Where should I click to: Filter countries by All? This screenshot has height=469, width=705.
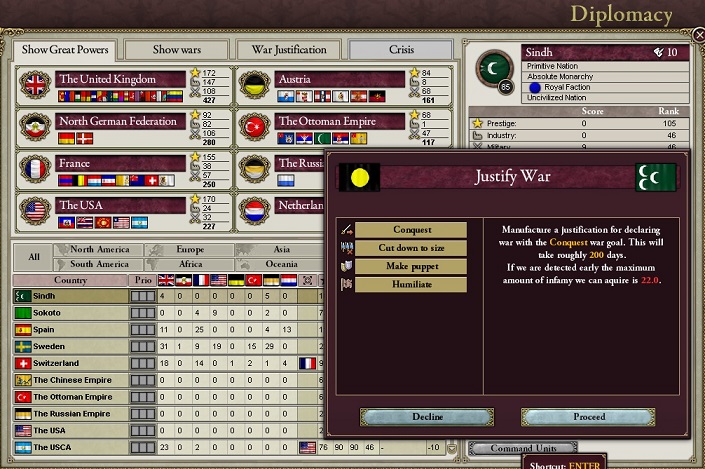coord(34,257)
